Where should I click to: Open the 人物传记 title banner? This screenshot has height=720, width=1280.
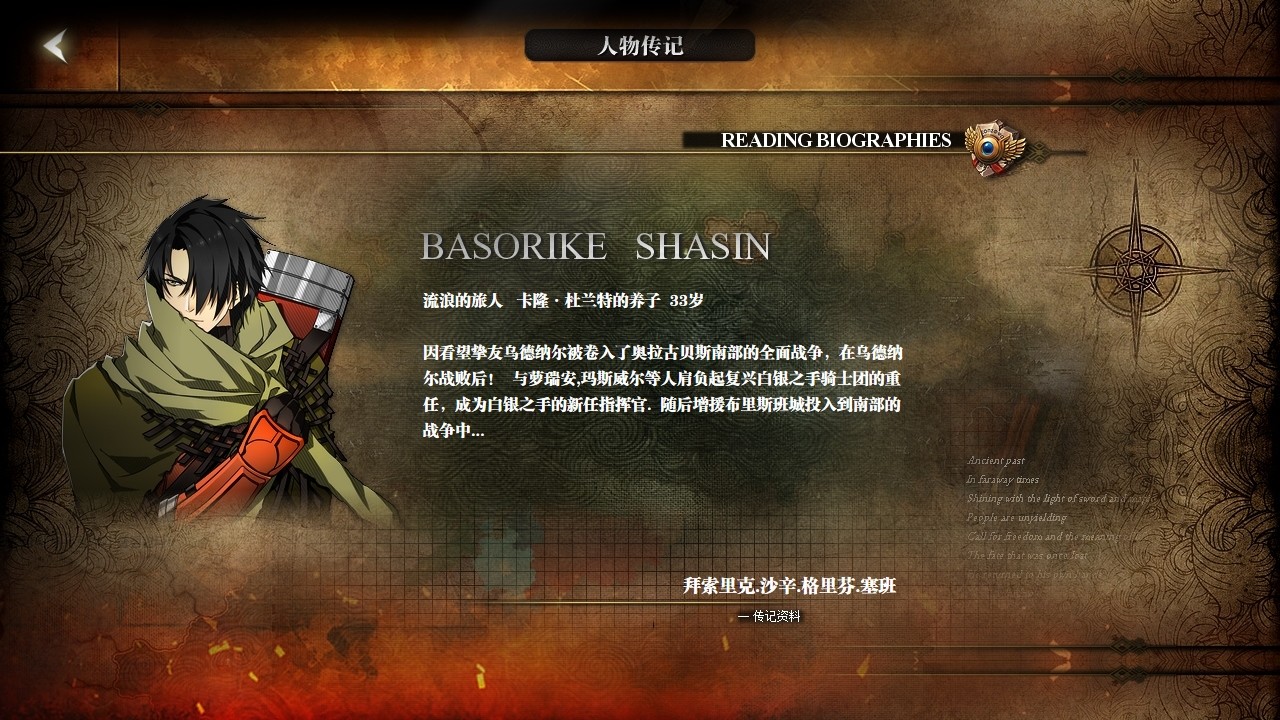[639, 44]
